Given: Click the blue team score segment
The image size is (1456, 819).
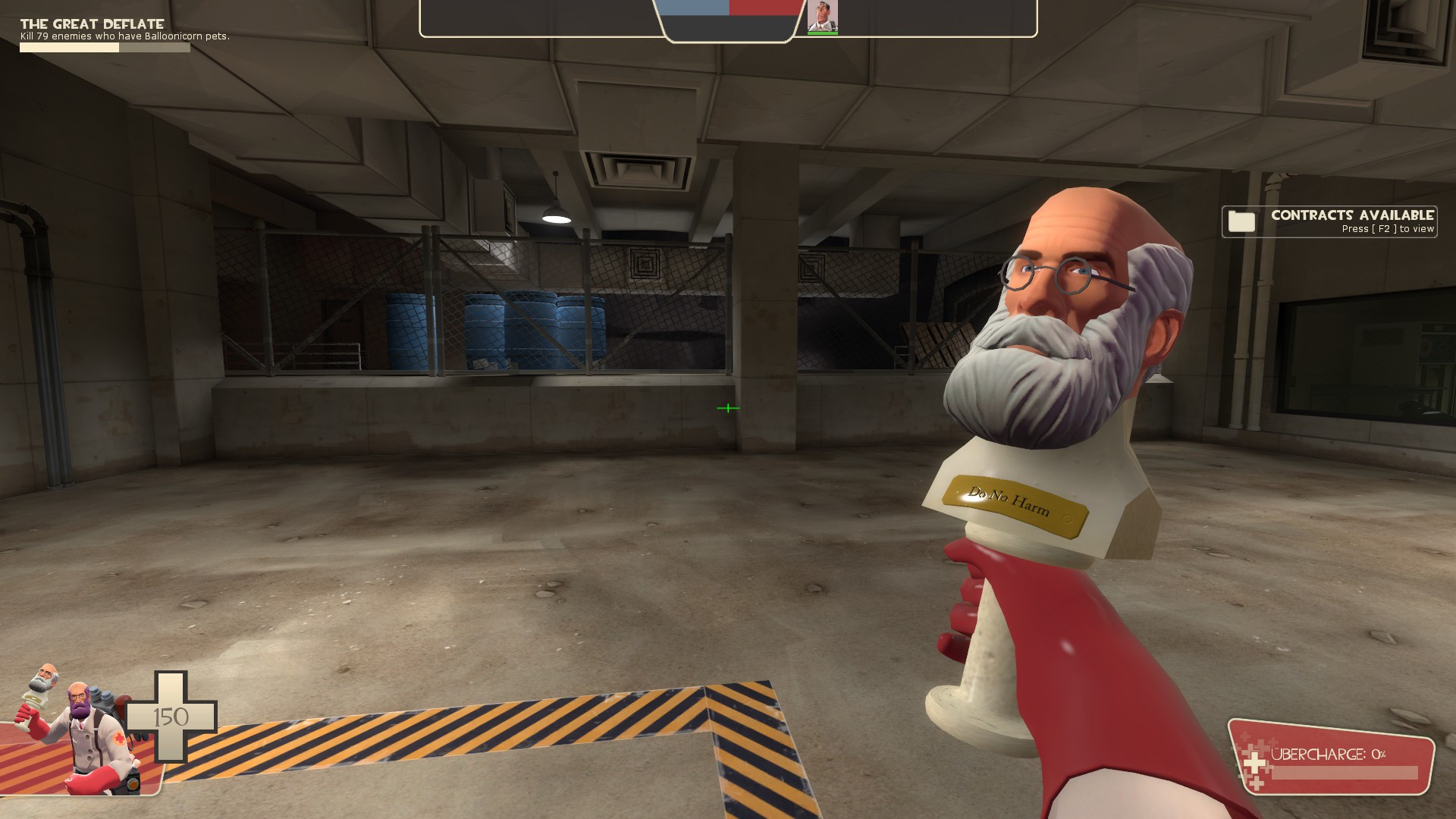Looking at the screenshot, I should click(x=693, y=9).
